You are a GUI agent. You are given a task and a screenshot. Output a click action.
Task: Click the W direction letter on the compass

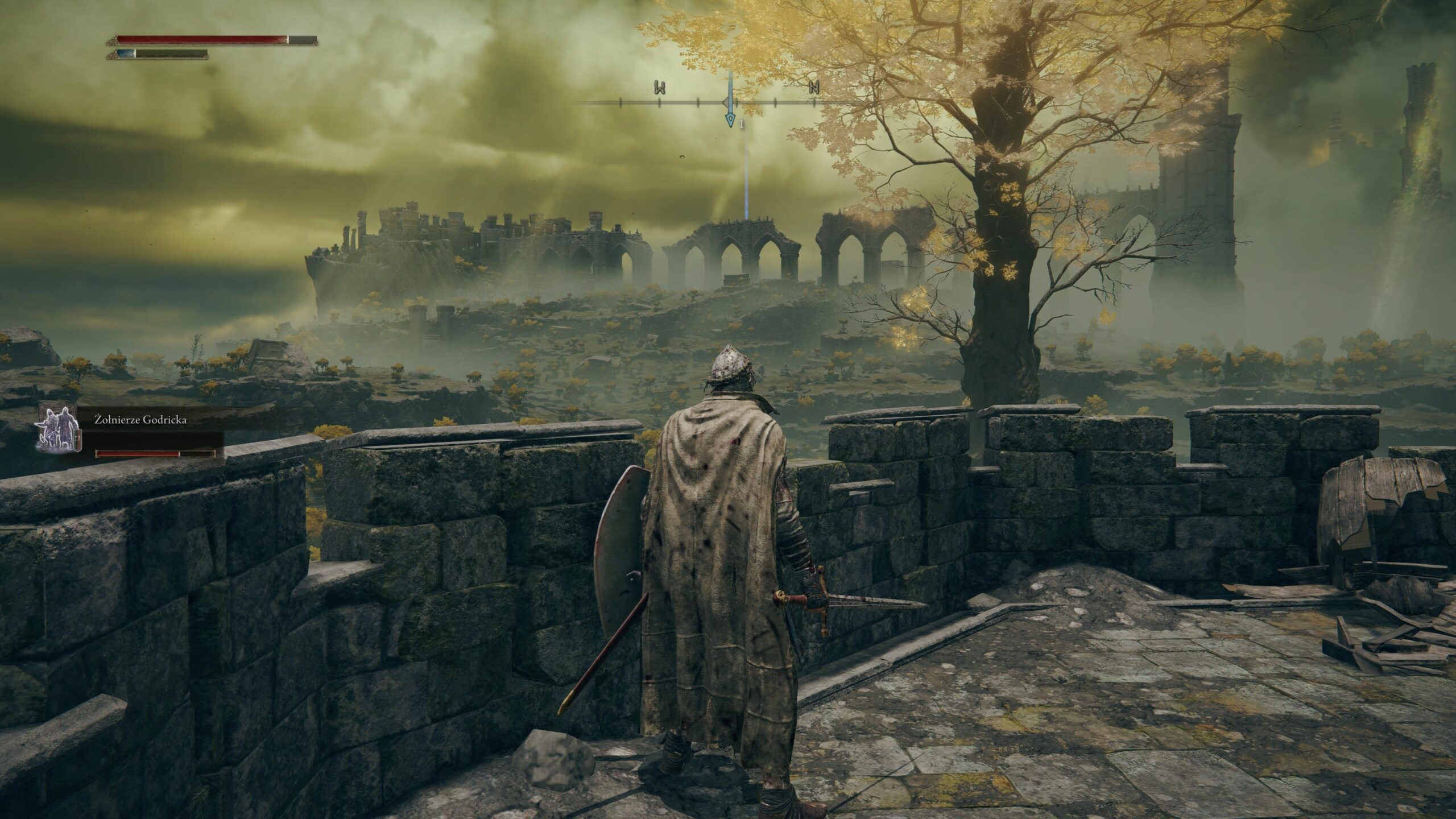[x=660, y=88]
